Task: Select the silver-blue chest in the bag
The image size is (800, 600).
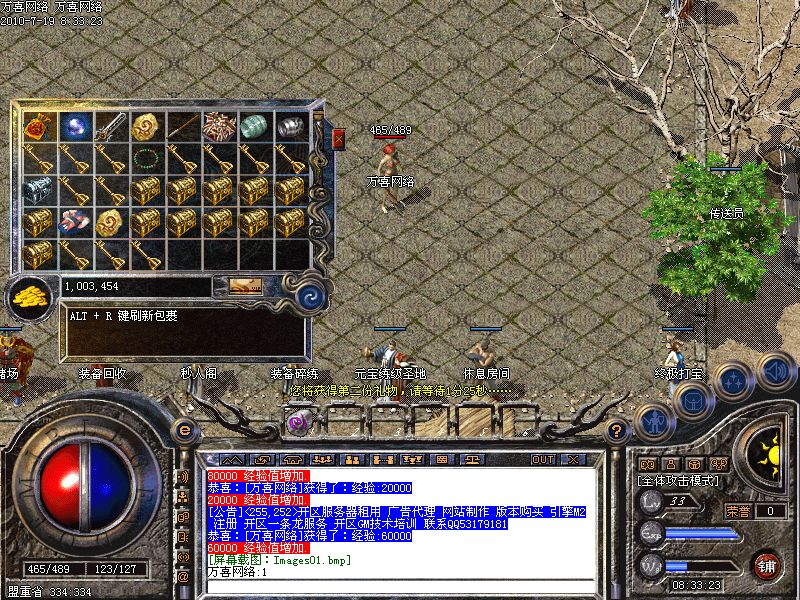Action: pos(39,189)
